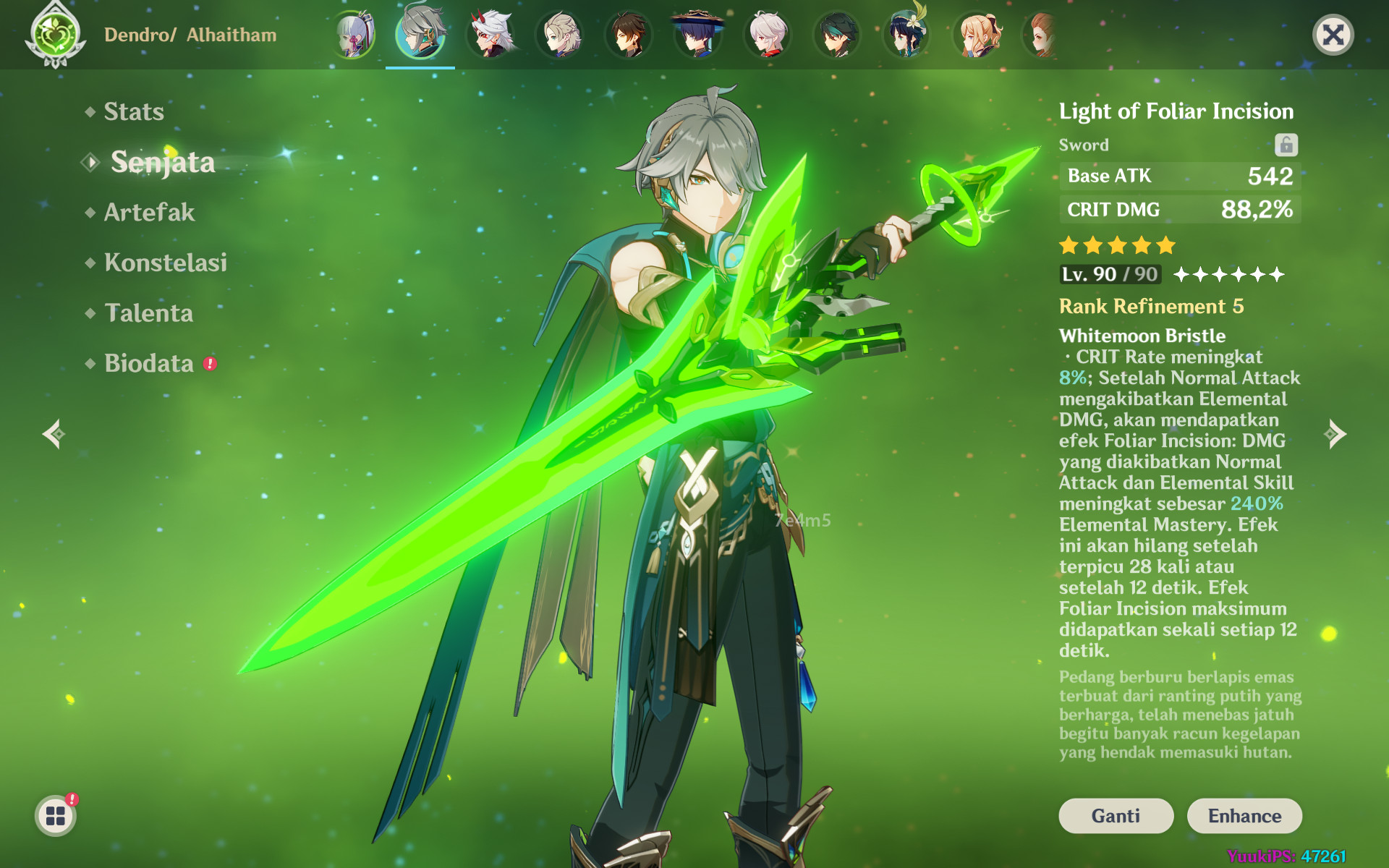Select Zhongli's character portrait

(629, 34)
